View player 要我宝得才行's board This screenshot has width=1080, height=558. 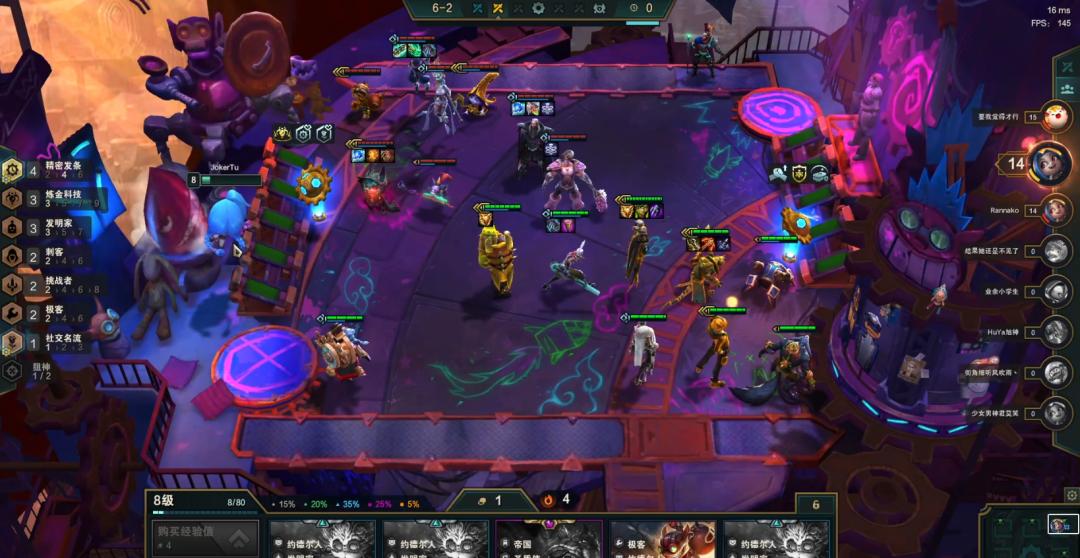click(1056, 117)
